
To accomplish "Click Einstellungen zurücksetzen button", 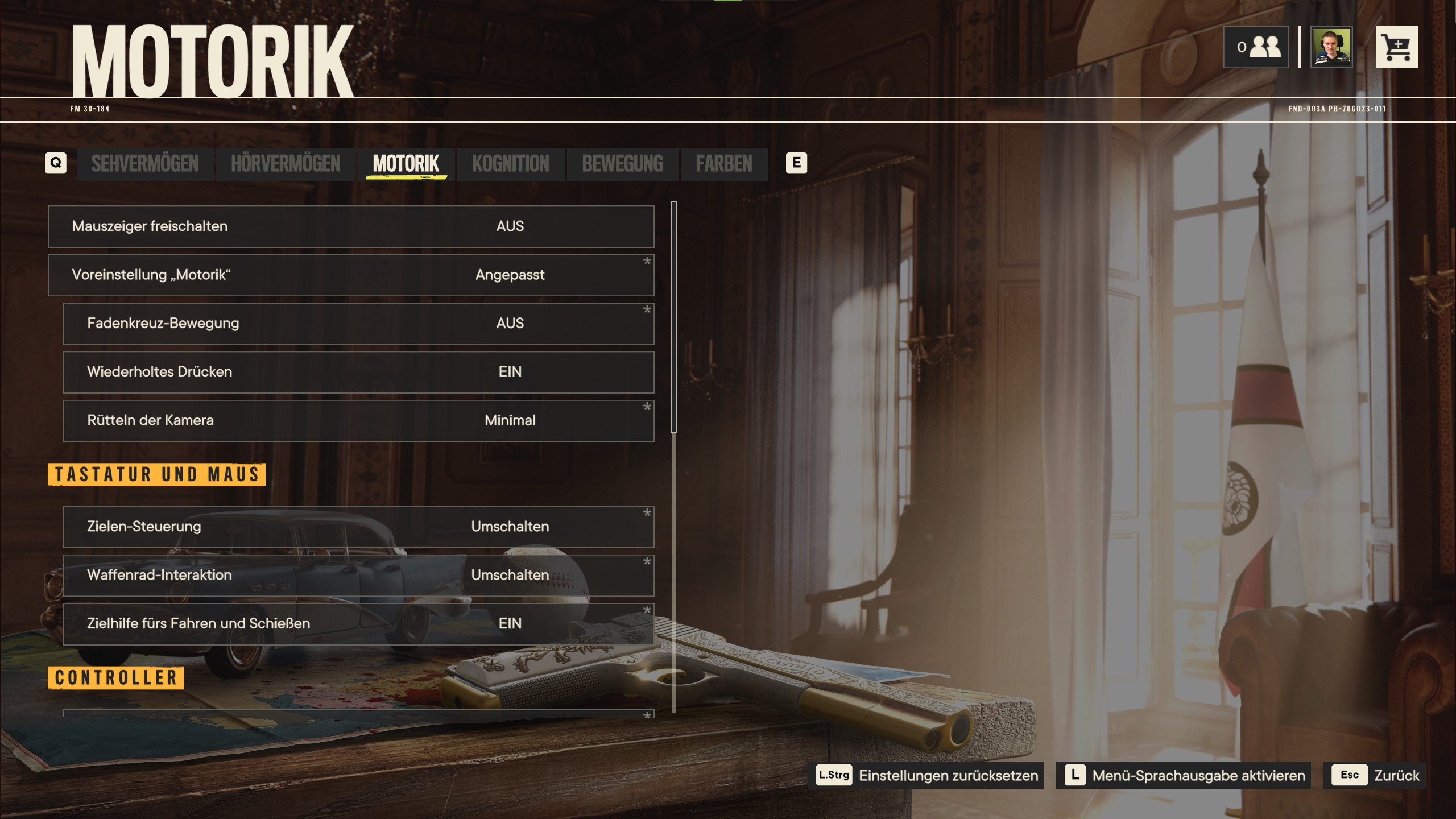I will pos(927,775).
